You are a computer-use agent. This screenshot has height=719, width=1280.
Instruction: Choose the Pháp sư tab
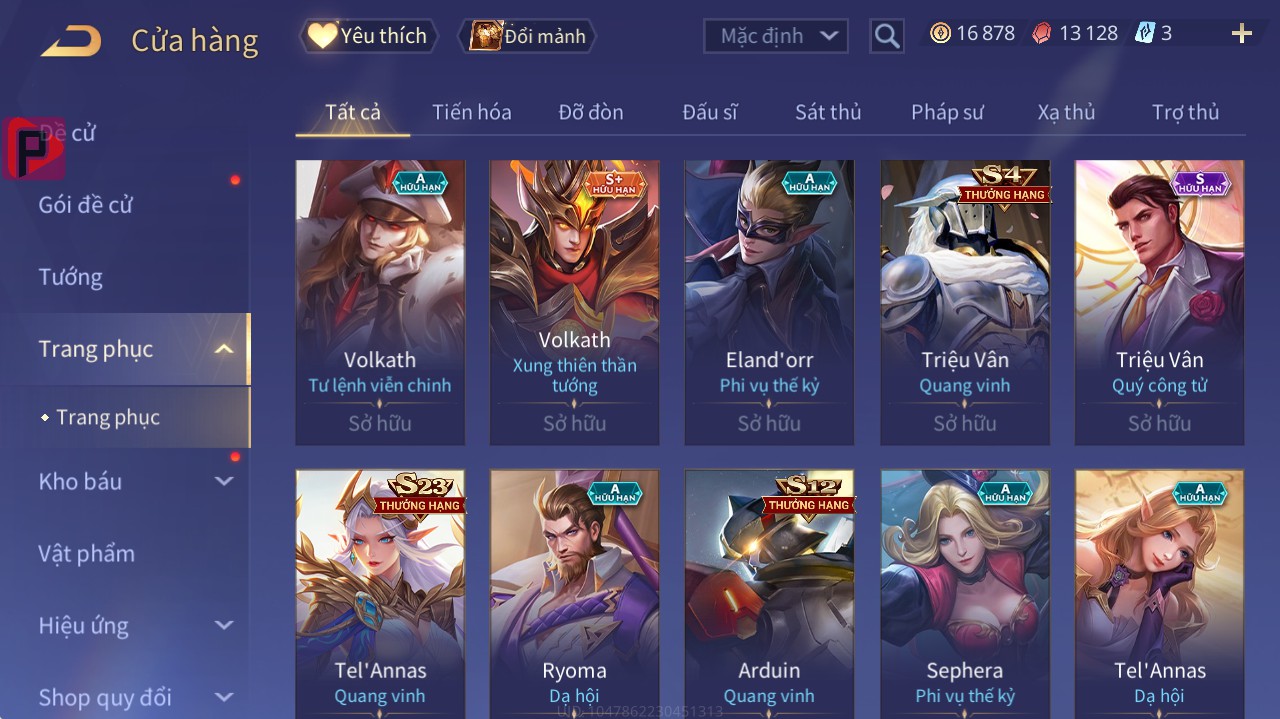point(947,112)
